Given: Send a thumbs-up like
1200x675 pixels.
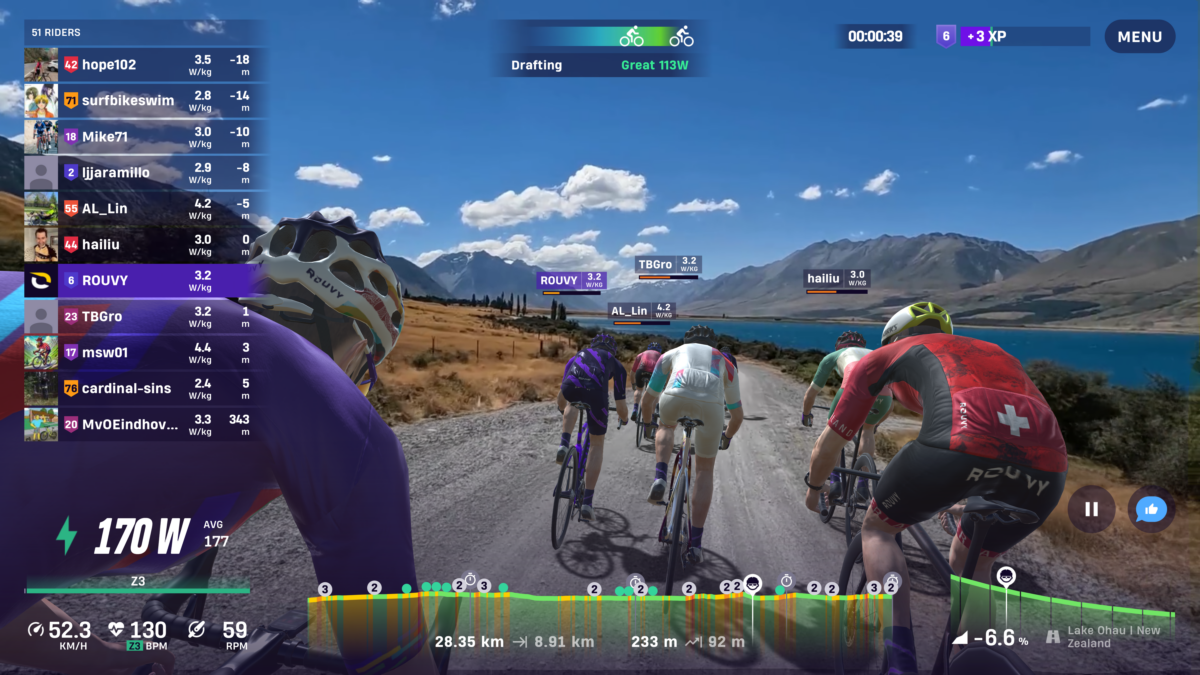Looking at the screenshot, I should tap(1151, 509).
